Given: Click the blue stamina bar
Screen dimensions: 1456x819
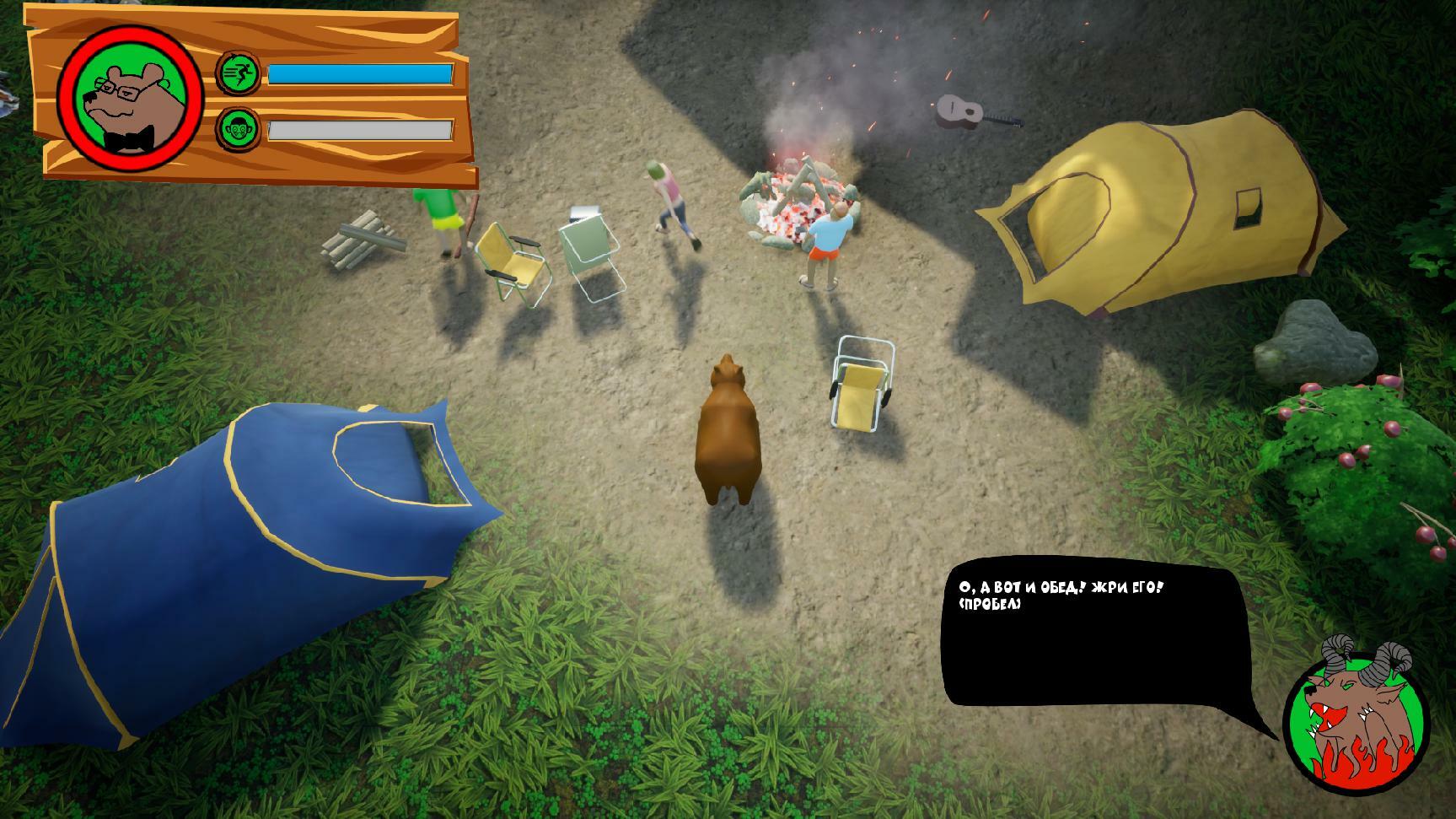Looking at the screenshot, I should coord(361,74).
